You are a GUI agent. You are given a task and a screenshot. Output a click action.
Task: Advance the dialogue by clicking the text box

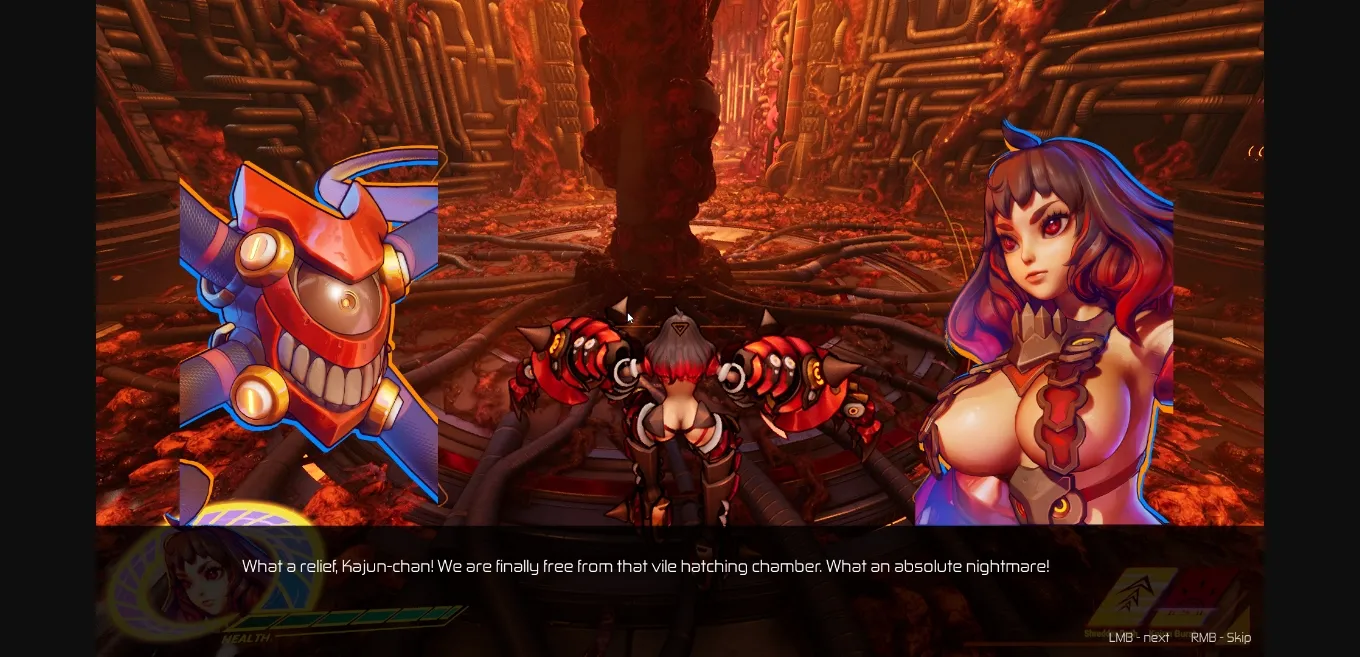(x=646, y=567)
